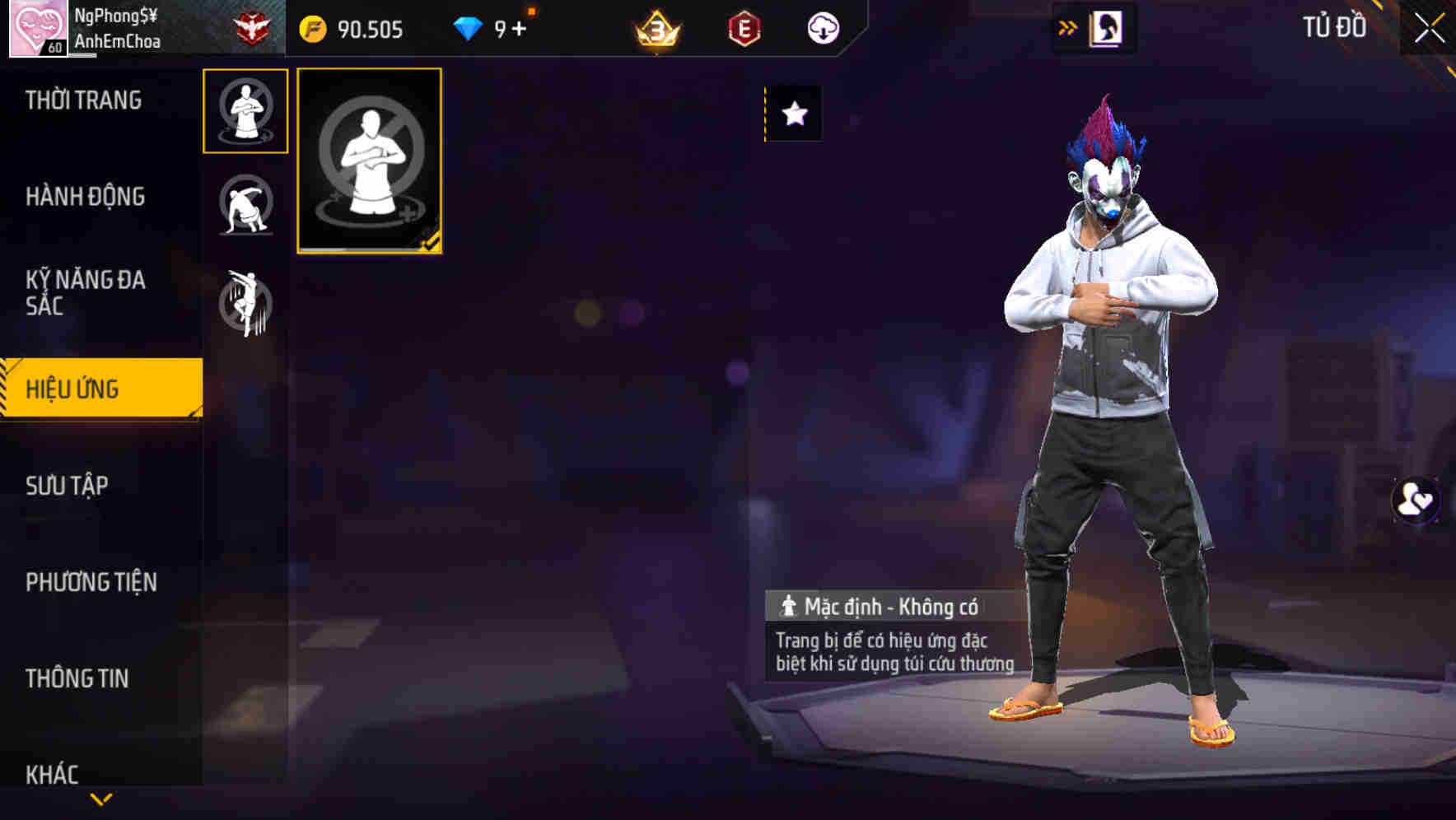This screenshot has width=1456, height=820.
Task: Select the equipped Không có effect card
Action: click(x=369, y=161)
